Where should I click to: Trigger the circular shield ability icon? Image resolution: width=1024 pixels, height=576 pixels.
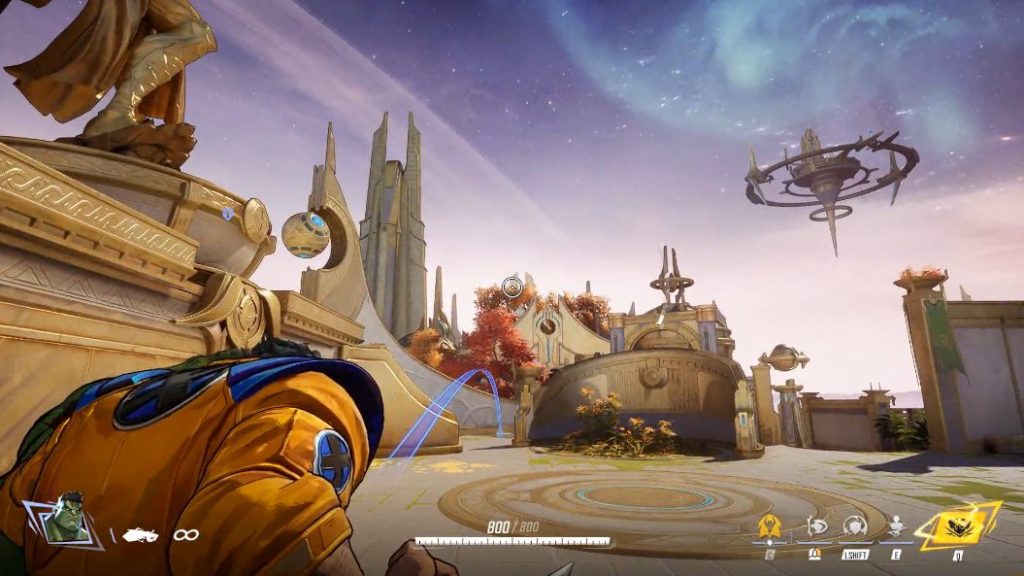854,526
